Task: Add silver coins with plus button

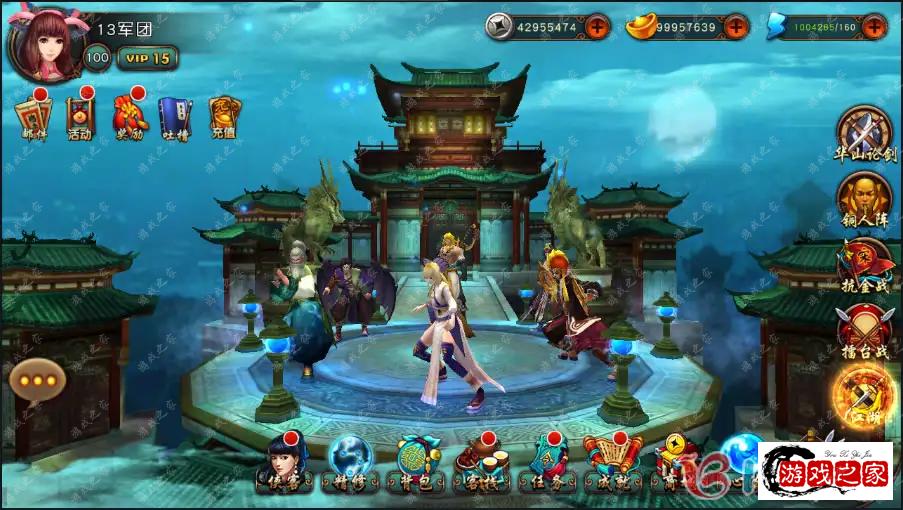Action: (x=597, y=27)
